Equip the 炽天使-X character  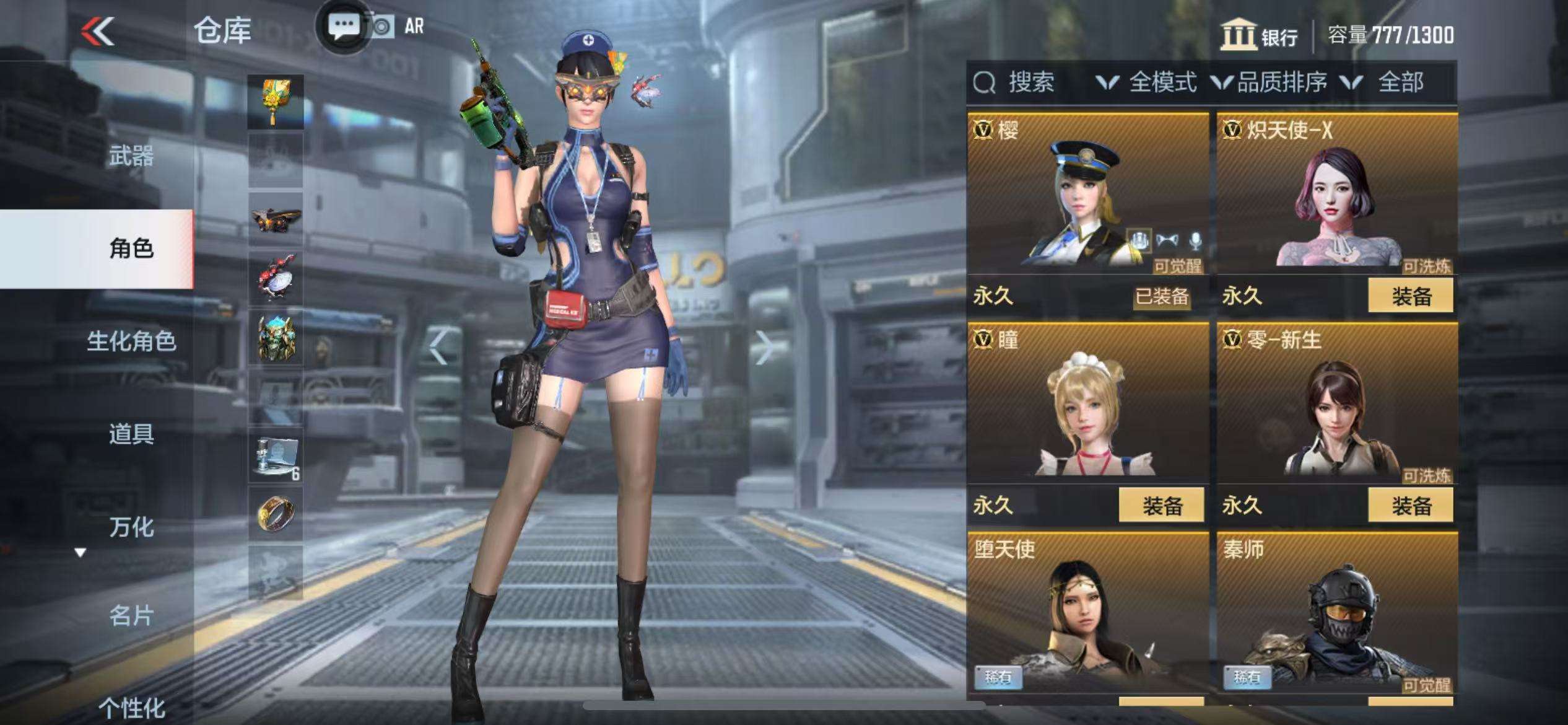[x=1410, y=296]
